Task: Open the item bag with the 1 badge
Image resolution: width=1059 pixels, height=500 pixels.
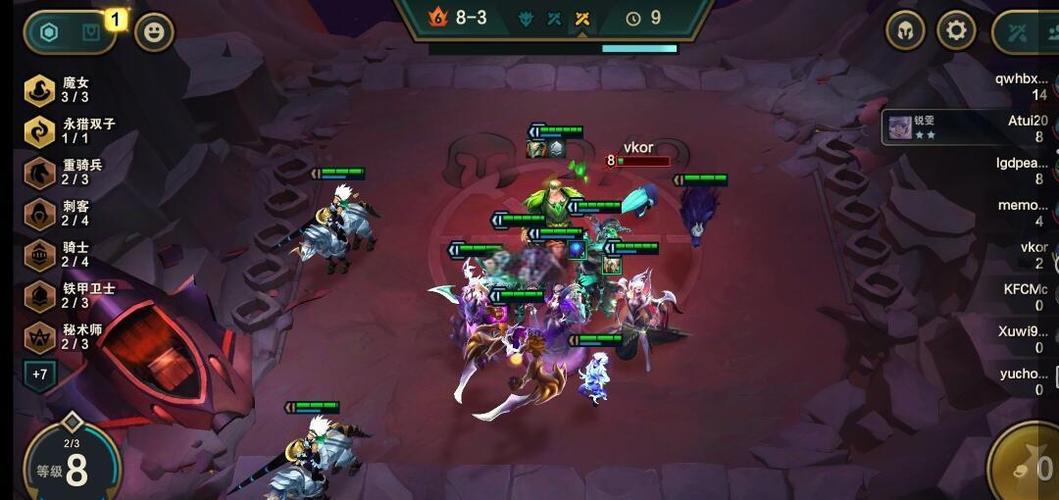Action: 92,32
